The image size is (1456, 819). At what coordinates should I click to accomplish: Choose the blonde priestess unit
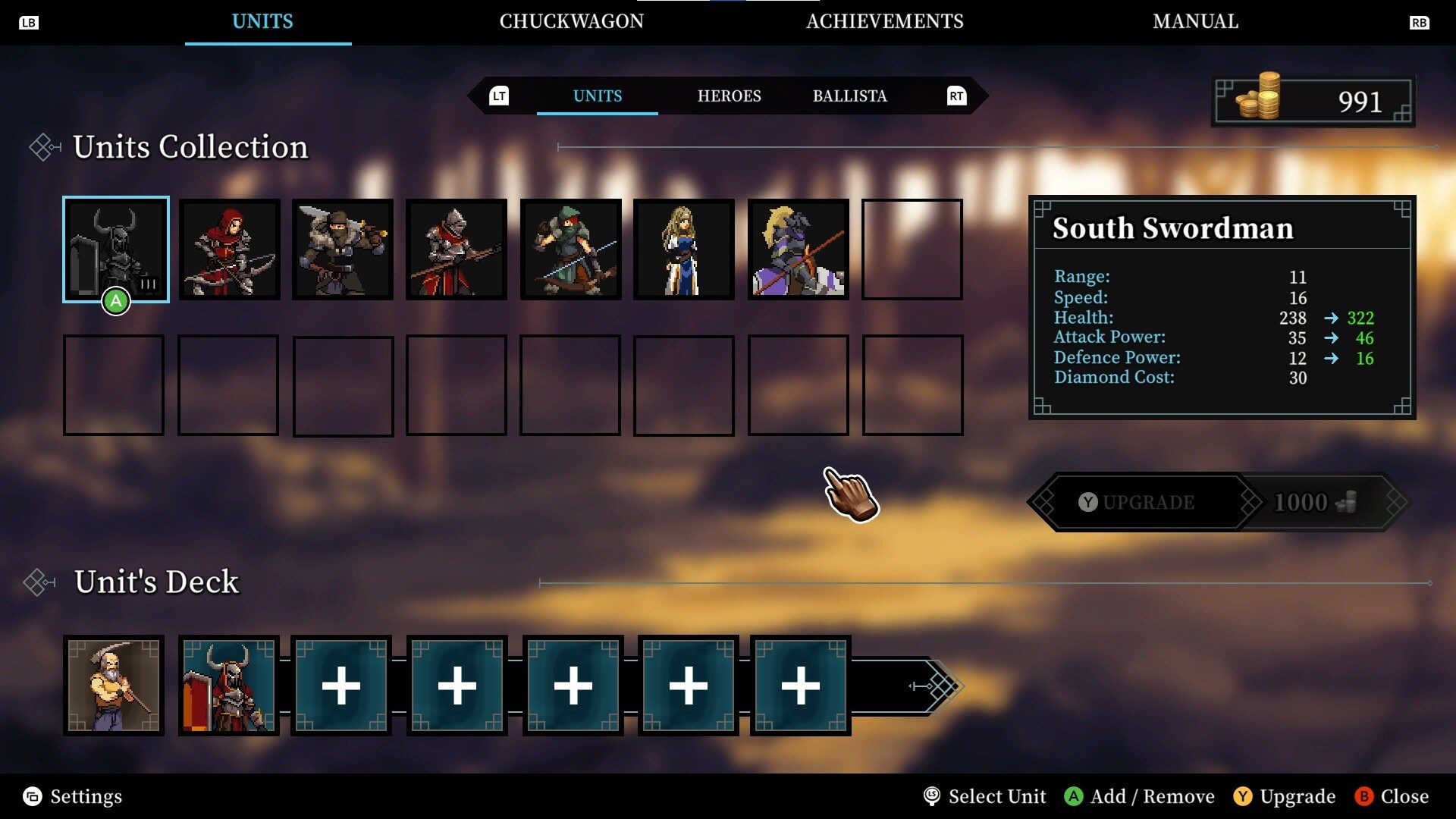[x=684, y=249]
